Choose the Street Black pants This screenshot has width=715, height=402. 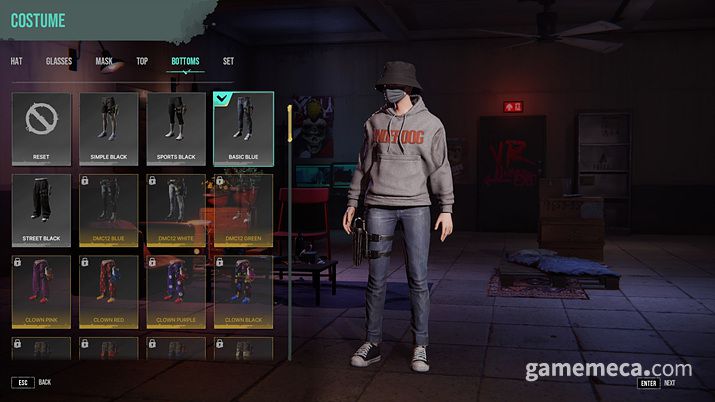coord(41,210)
